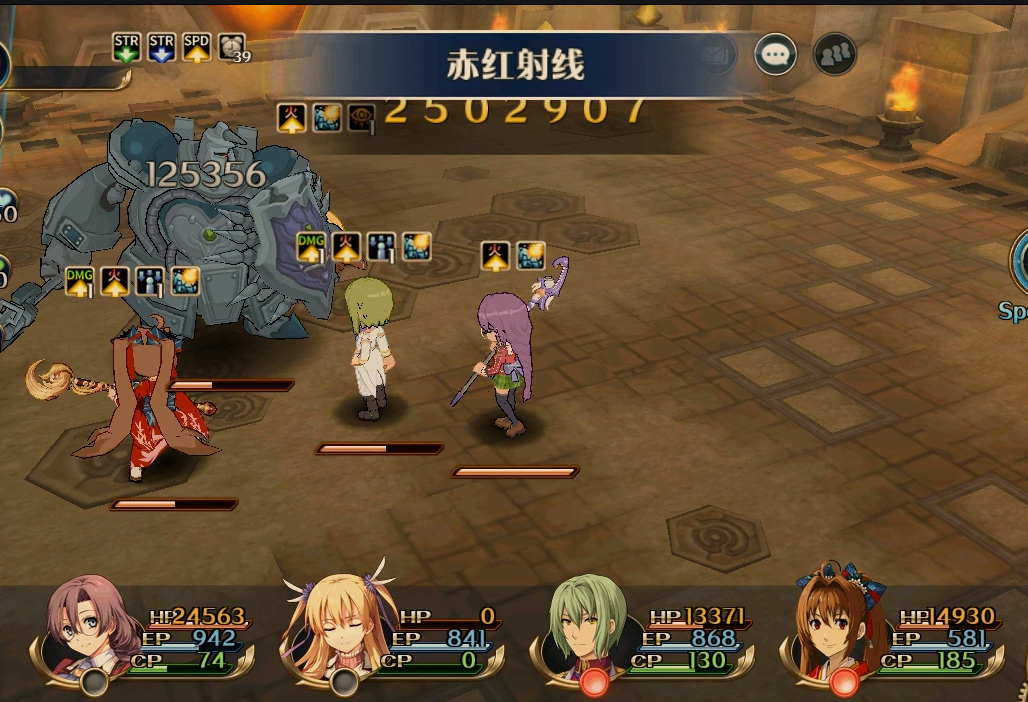The image size is (1028, 702).
Task: Activate the green-haired character's red orb
Action: pos(594,683)
